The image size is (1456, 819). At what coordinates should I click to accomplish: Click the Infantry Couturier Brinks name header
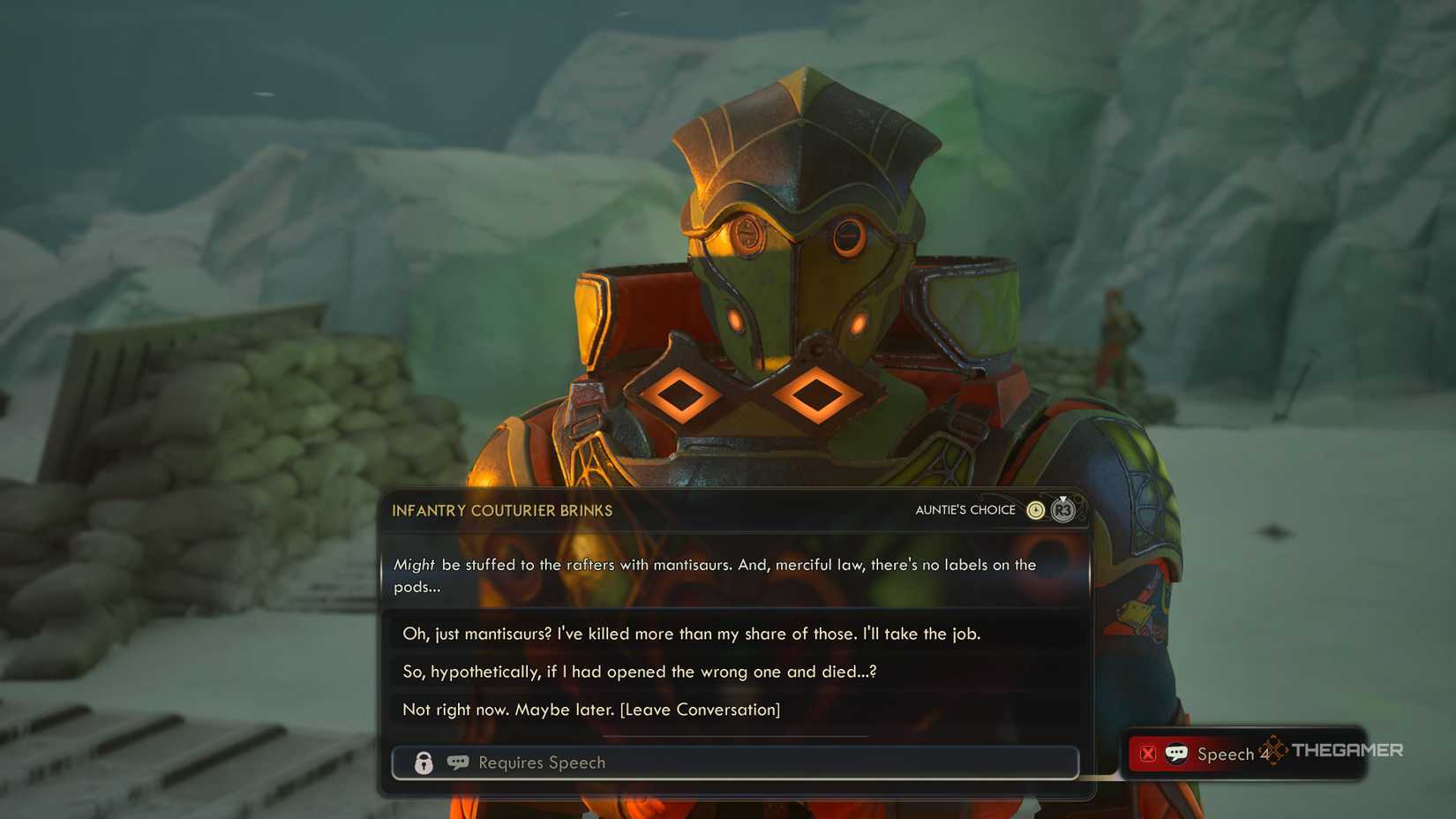pos(502,510)
